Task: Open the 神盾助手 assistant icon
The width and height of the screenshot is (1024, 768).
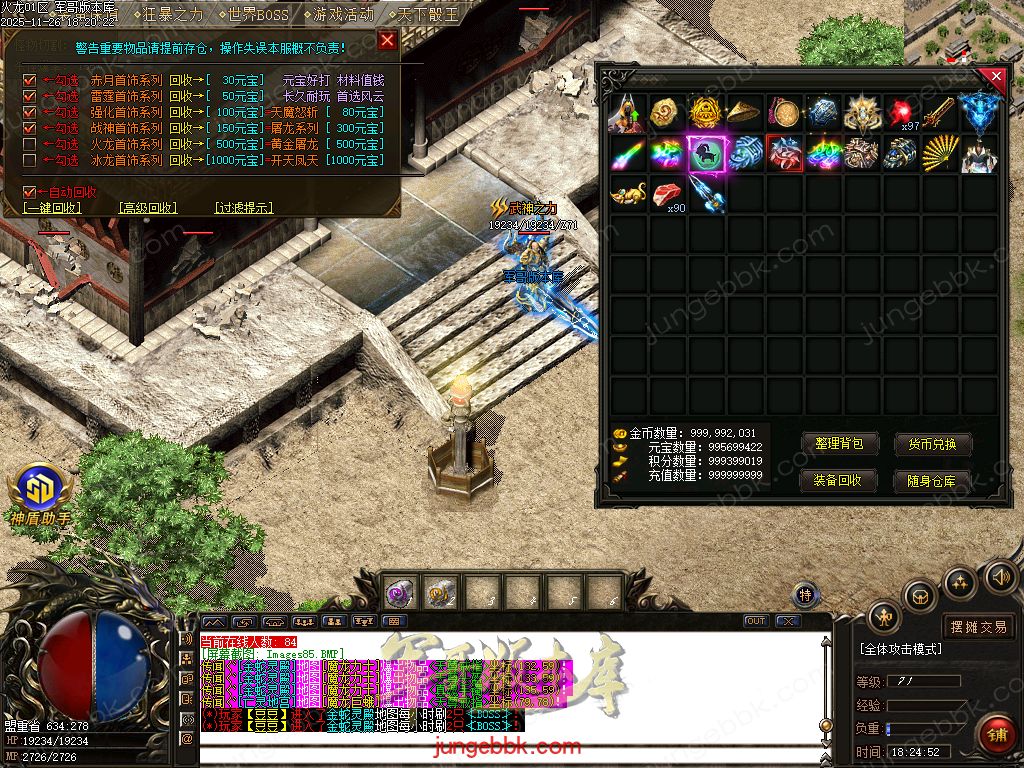Action: 40,490
